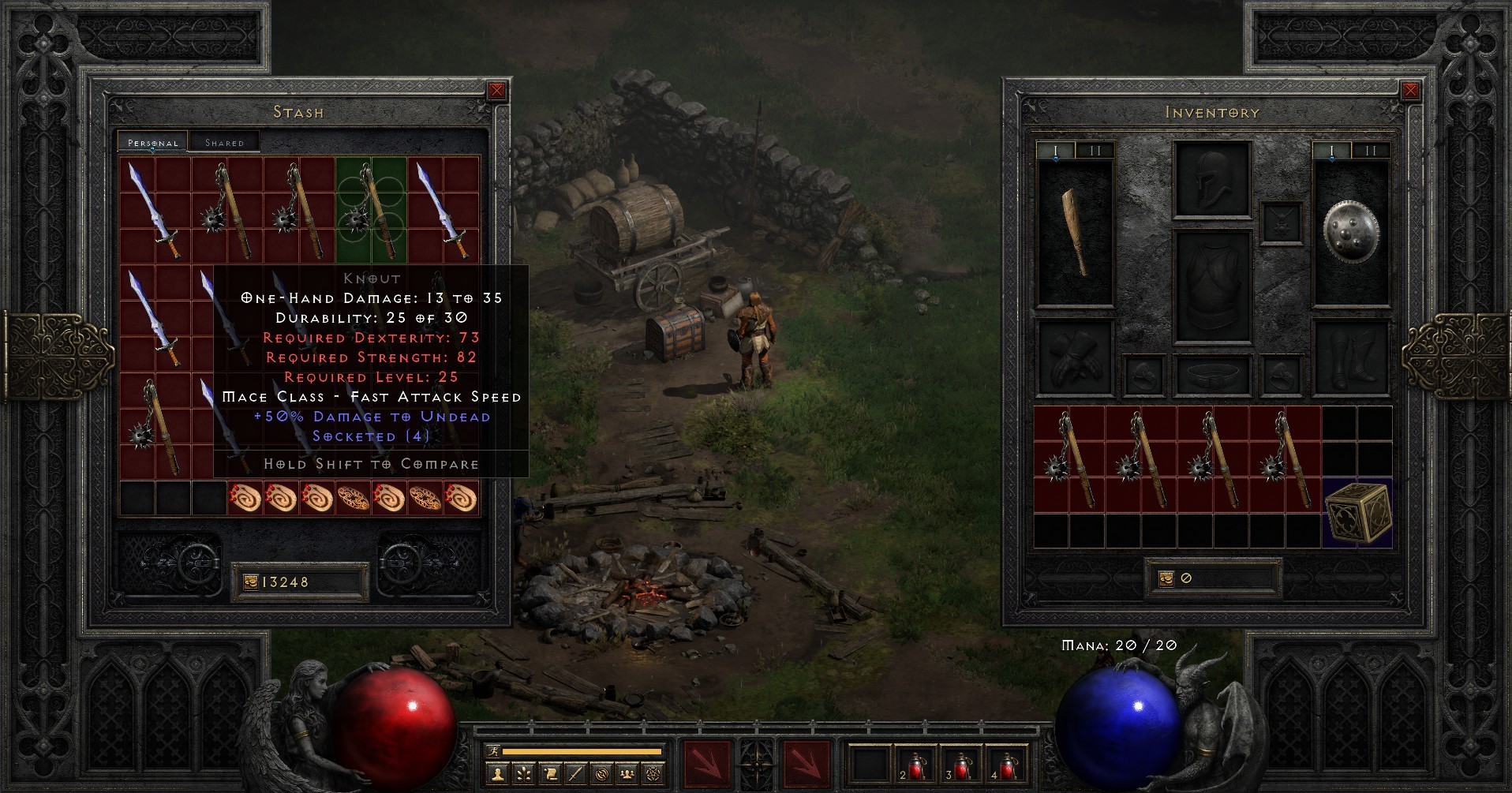This screenshot has width=1512, height=793.
Task: Select the Personal stash tab
Action: tap(152, 143)
